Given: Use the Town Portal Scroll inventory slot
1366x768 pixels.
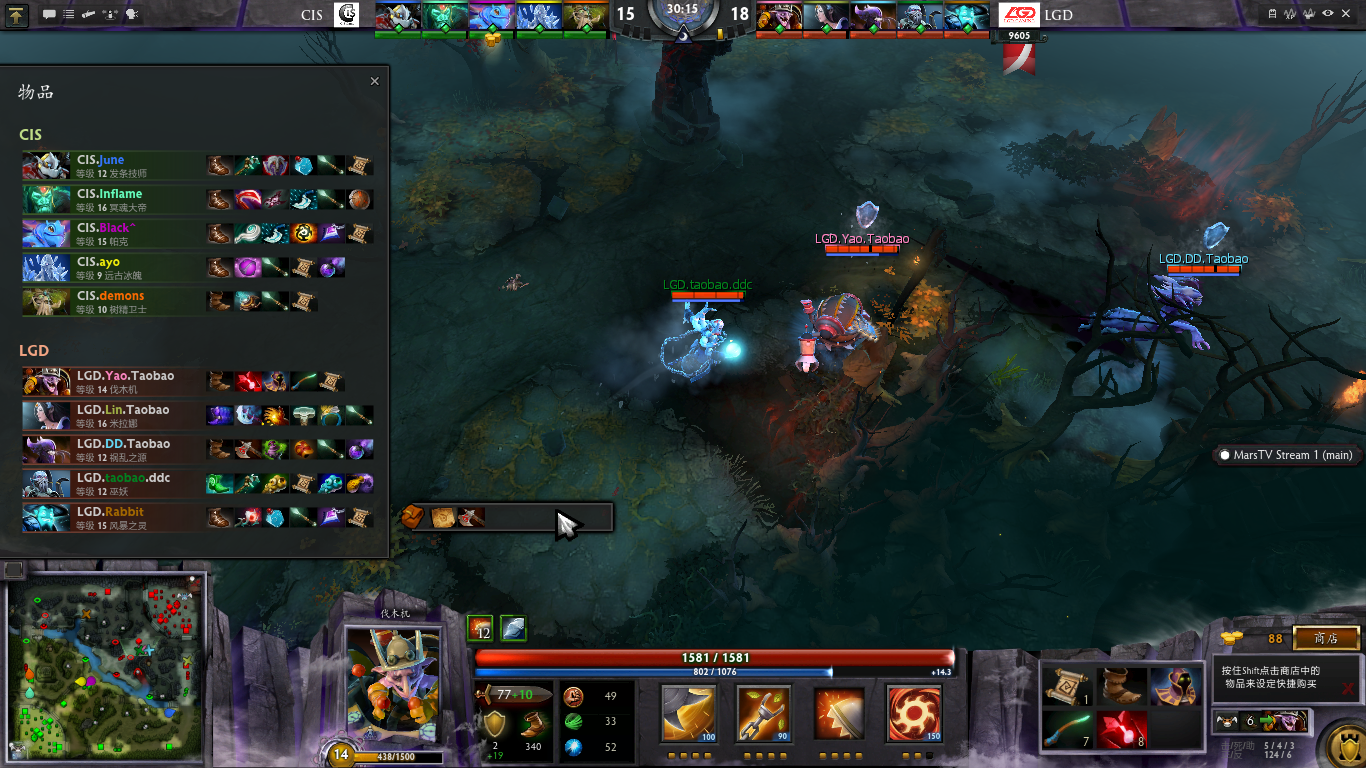Looking at the screenshot, I should [1064, 686].
